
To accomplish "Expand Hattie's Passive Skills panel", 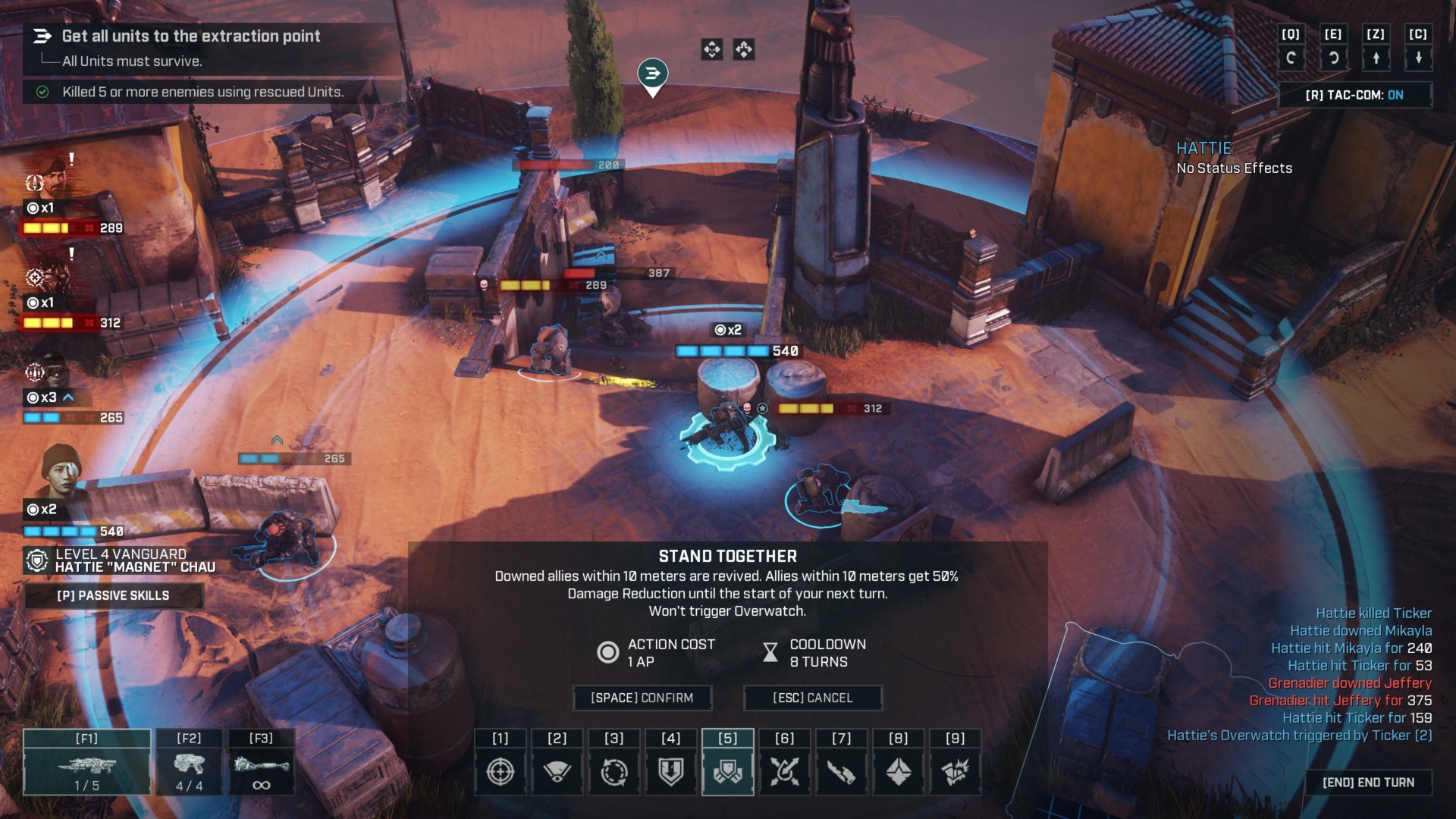I will (114, 596).
